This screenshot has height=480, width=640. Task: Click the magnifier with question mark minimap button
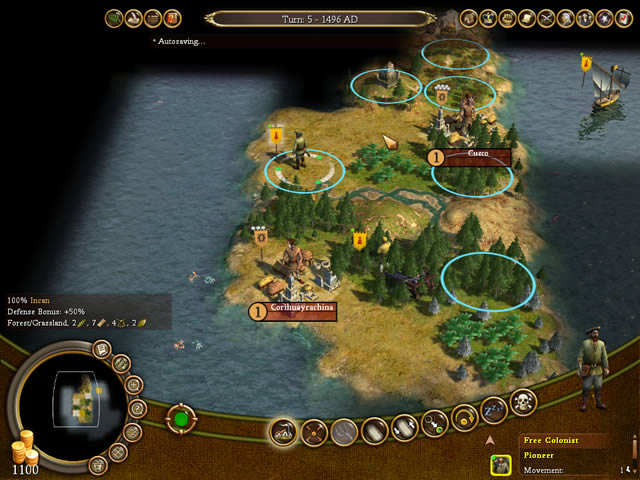pyautogui.click(x=136, y=408)
